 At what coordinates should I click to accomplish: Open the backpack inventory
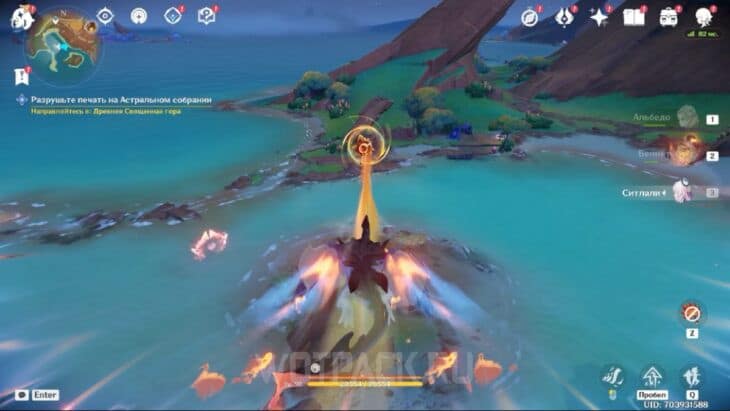tap(668, 17)
